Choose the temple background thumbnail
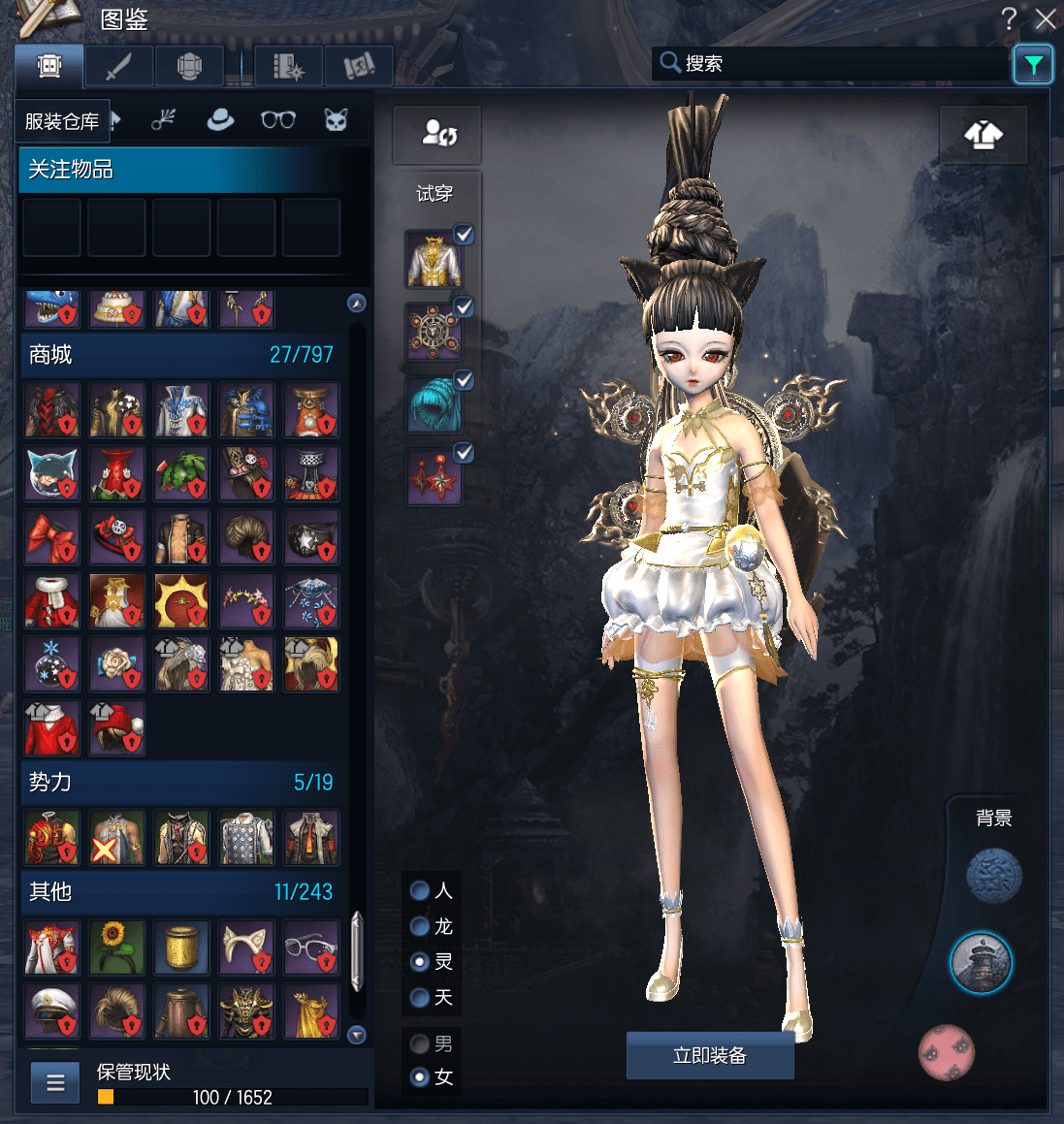Image resolution: width=1064 pixels, height=1124 pixels. [x=981, y=963]
